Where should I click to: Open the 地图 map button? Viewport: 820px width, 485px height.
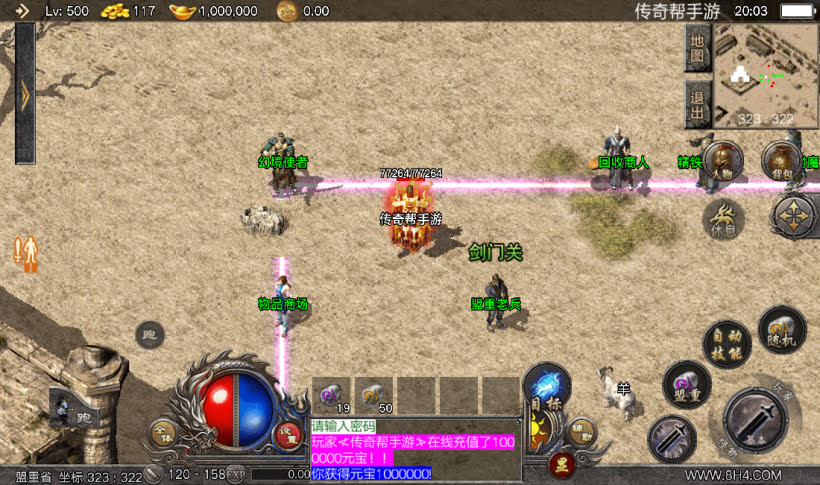coord(698,49)
